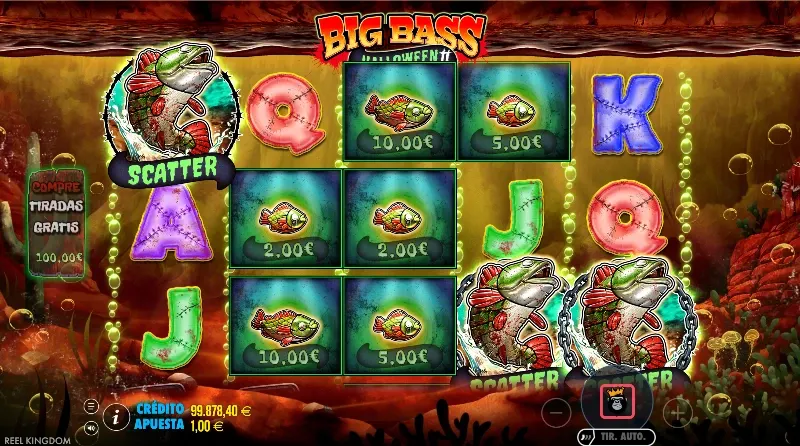Open the hamburger settings menu

pyautogui.click(x=91, y=405)
